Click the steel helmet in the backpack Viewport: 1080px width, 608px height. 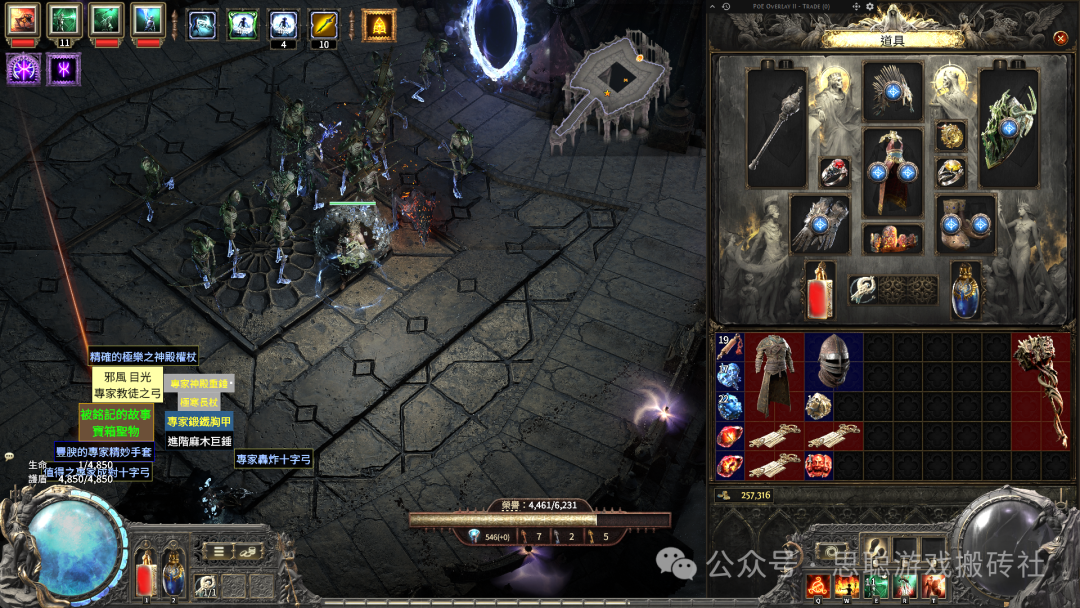tap(833, 361)
